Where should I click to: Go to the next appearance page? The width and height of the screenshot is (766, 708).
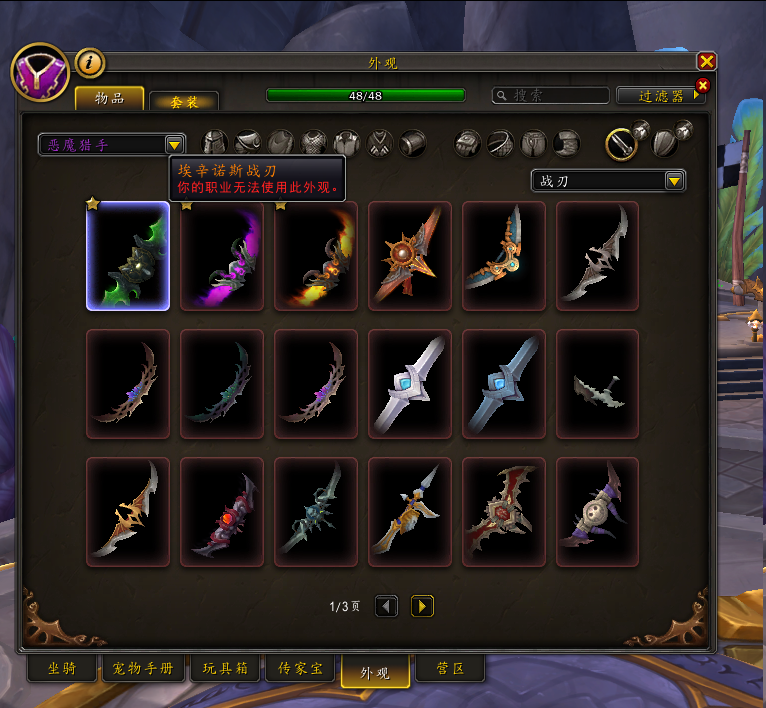[x=422, y=606]
